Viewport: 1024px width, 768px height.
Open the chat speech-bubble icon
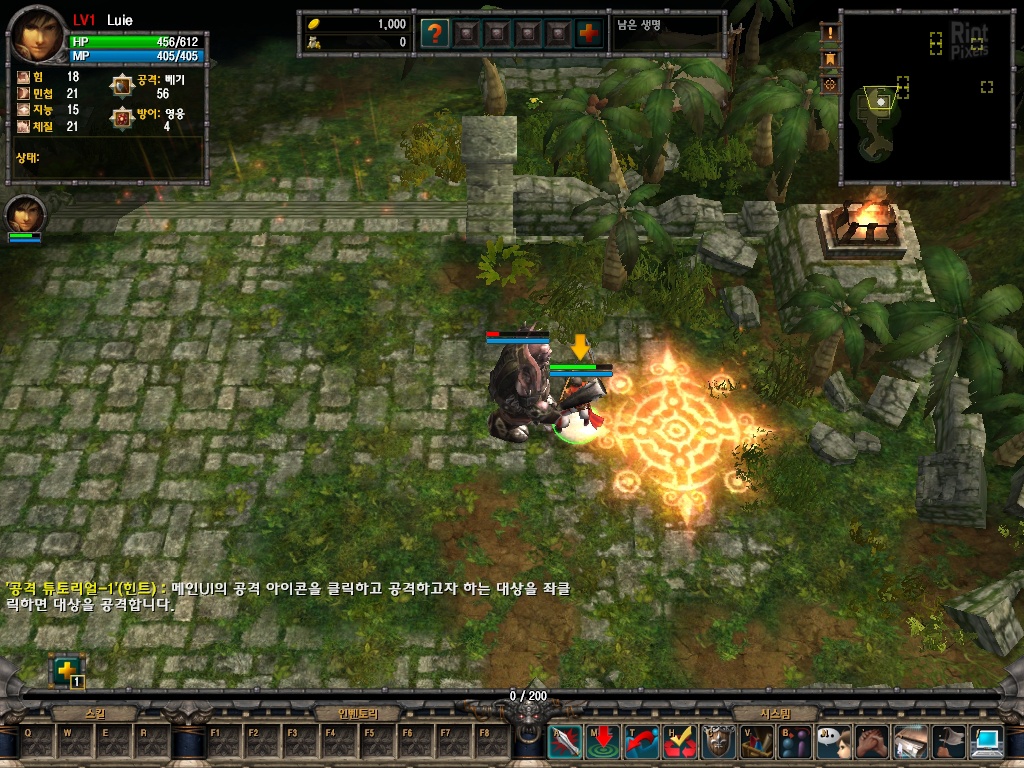click(x=833, y=742)
